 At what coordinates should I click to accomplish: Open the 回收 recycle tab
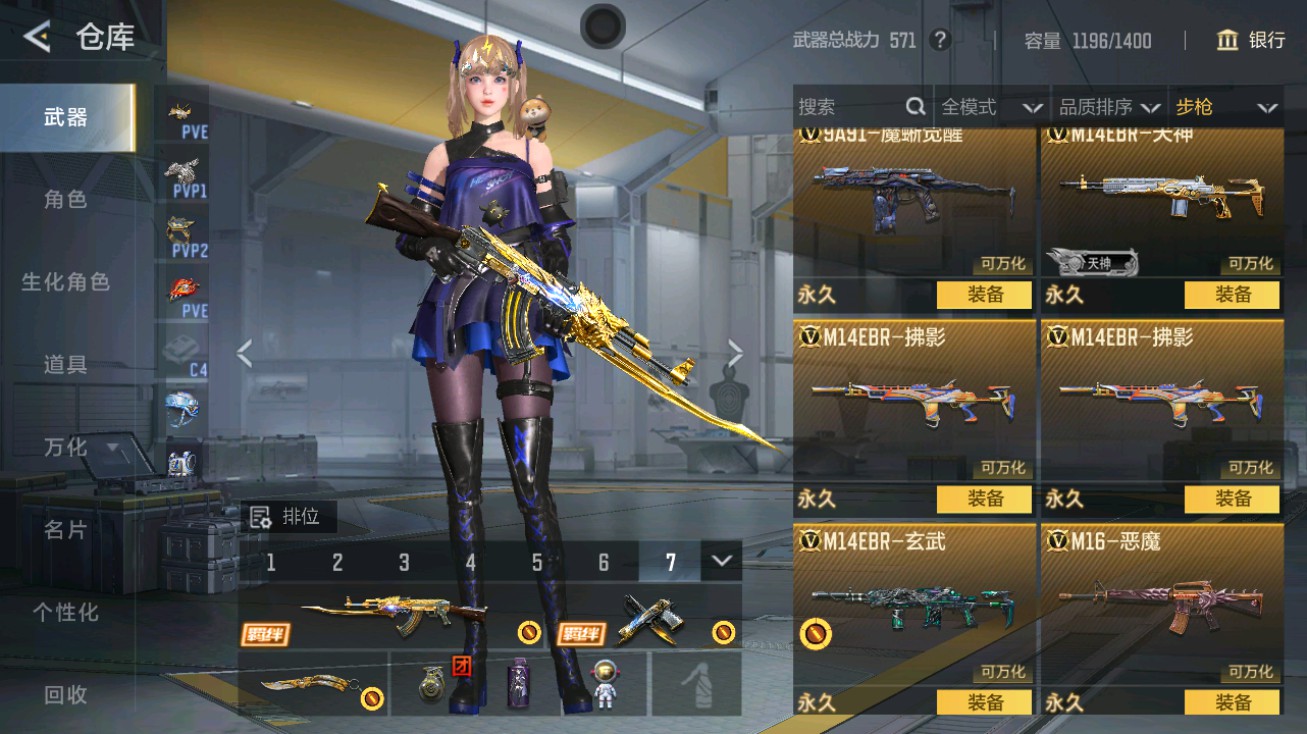[66, 694]
